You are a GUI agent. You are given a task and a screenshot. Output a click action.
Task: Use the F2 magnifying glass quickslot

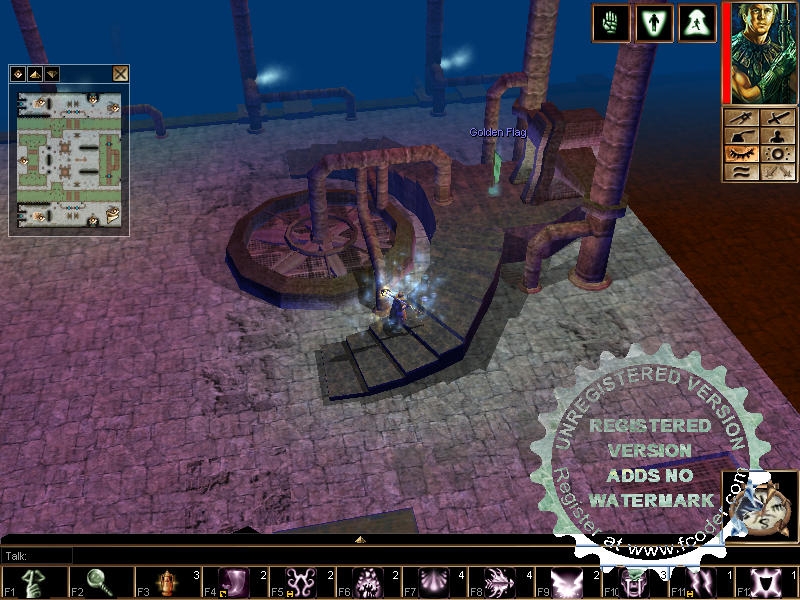pyautogui.click(x=100, y=582)
